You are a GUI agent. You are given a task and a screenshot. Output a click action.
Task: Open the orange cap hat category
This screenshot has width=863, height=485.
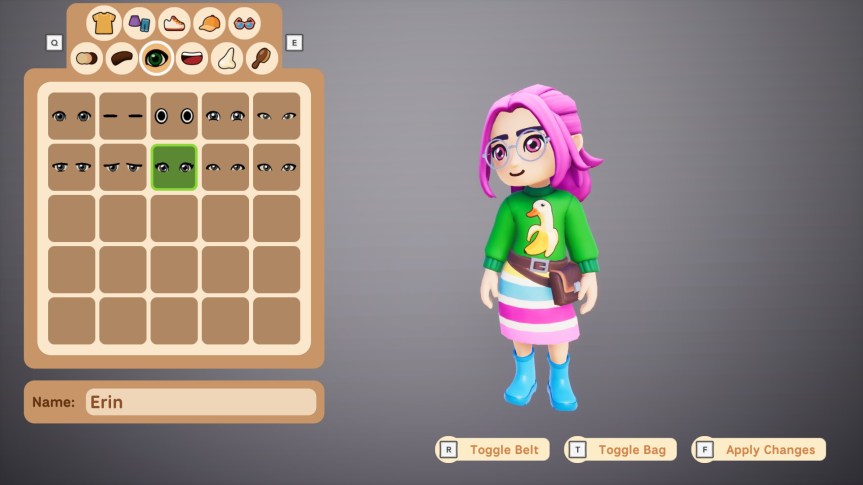click(x=209, y=22)
